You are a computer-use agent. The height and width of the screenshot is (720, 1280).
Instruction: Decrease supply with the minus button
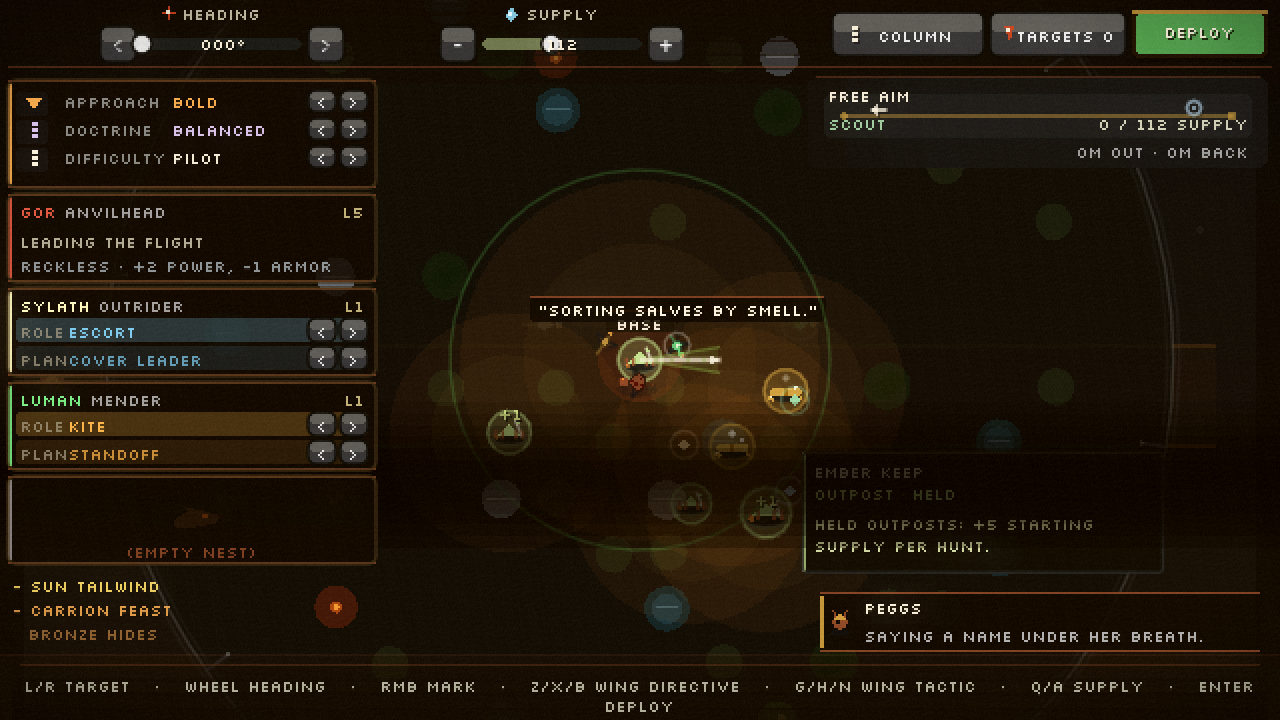458,45
